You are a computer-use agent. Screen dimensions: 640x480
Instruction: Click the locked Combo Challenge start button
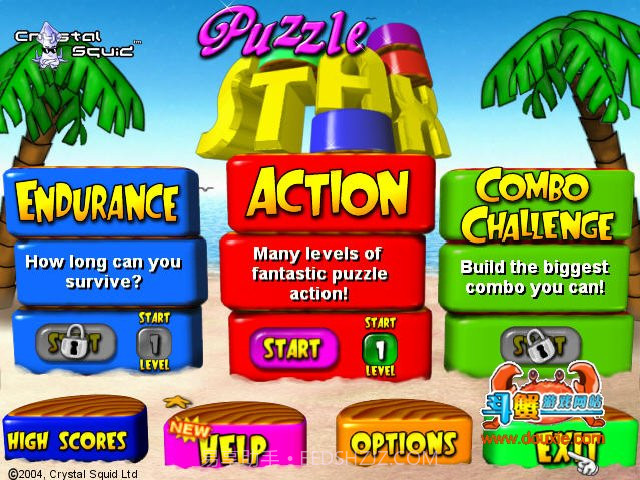[539, 345]
